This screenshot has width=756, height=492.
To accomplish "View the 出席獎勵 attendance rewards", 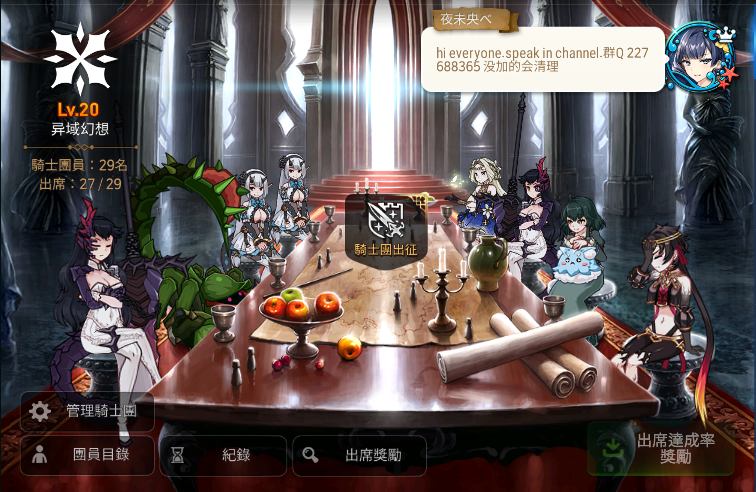I will tap(359, 455).
